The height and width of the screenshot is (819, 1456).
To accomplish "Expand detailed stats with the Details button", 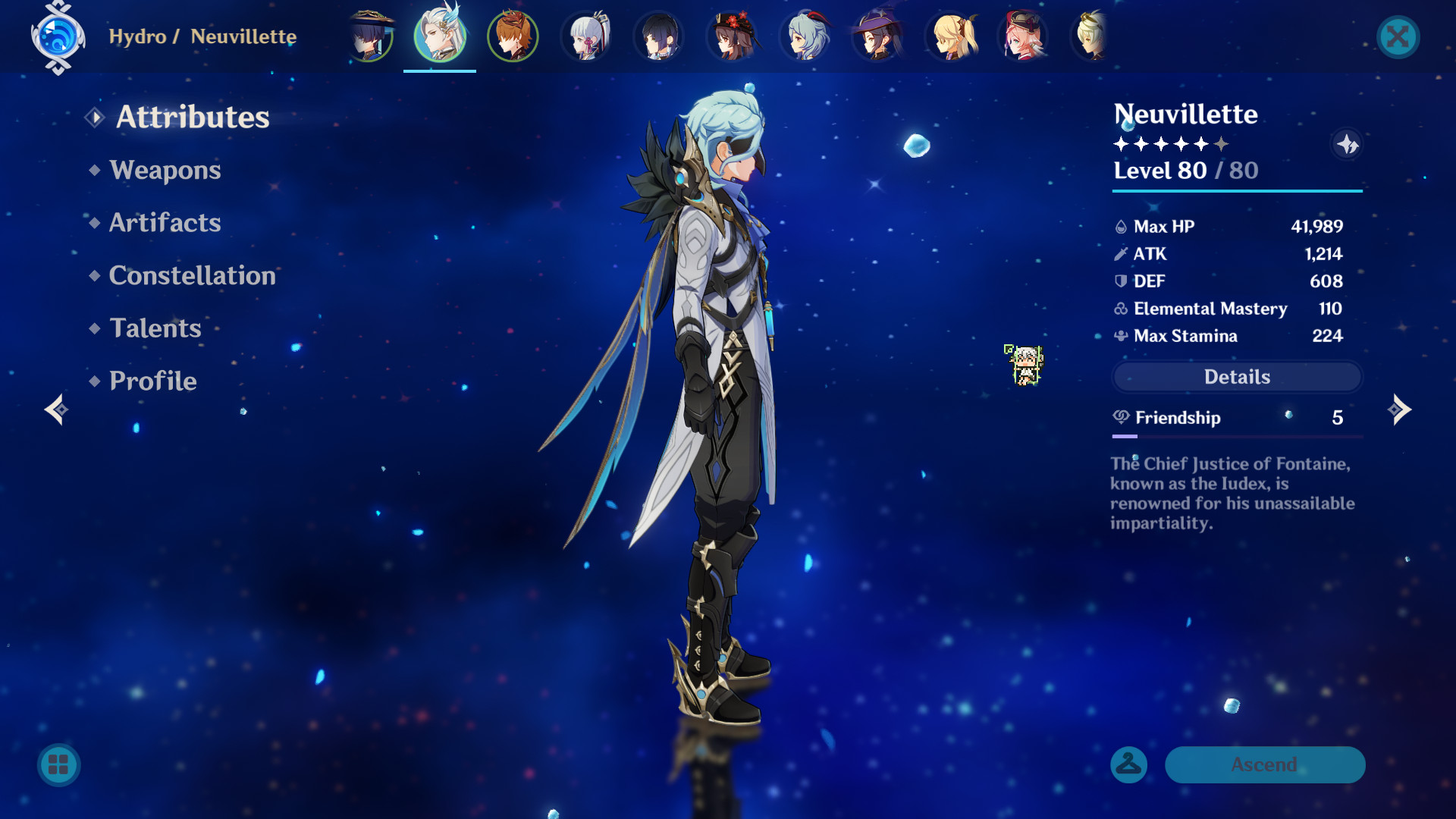I will [1236, 377].
